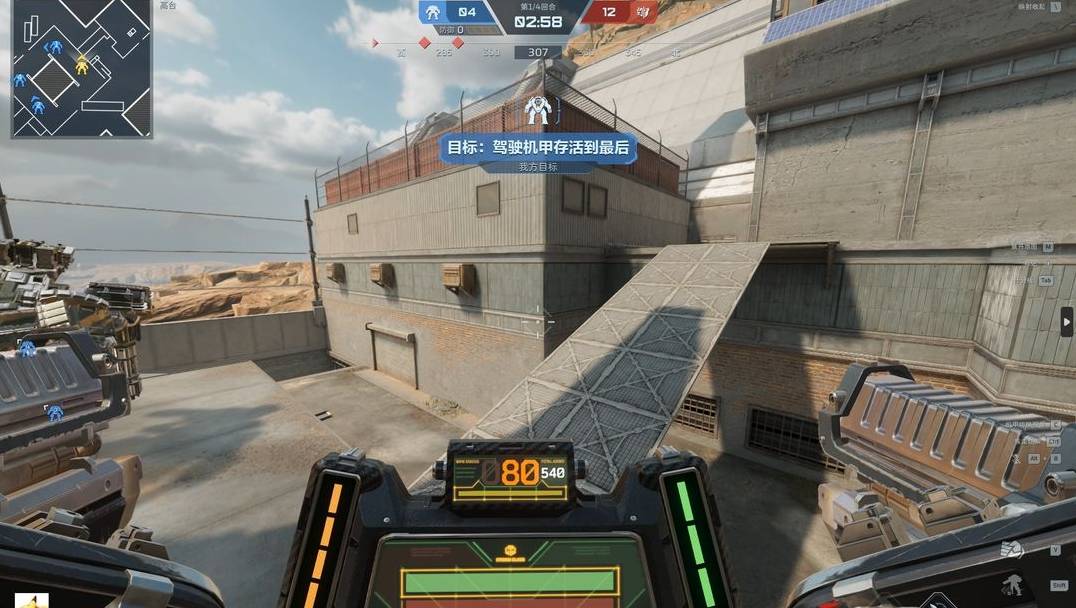Image resolution: width=1076 pixels, height=608 pixels.
Task: Click the compass heading bar showing 307
Action: pyautogui.click(x=538, y=52)
